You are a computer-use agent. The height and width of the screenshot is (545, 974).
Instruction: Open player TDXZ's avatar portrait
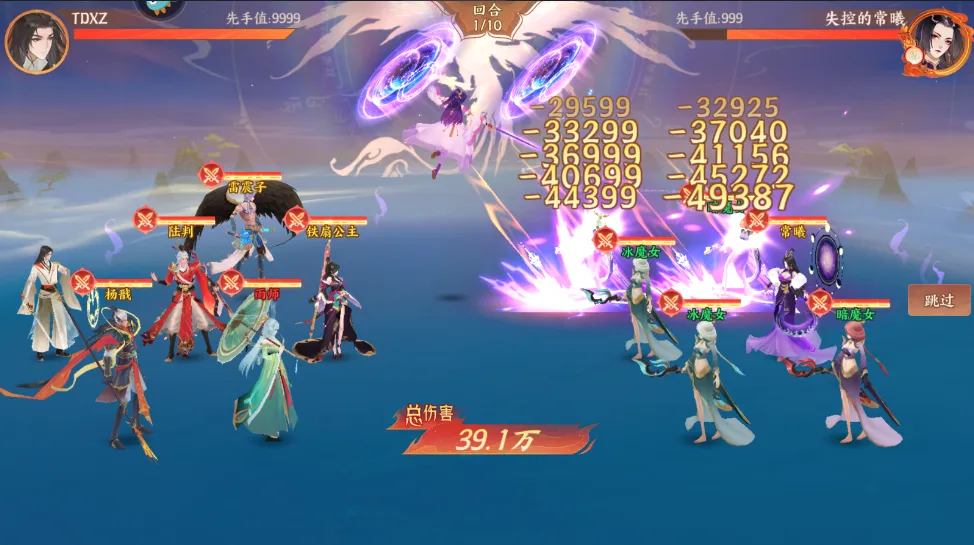(36, 42)
